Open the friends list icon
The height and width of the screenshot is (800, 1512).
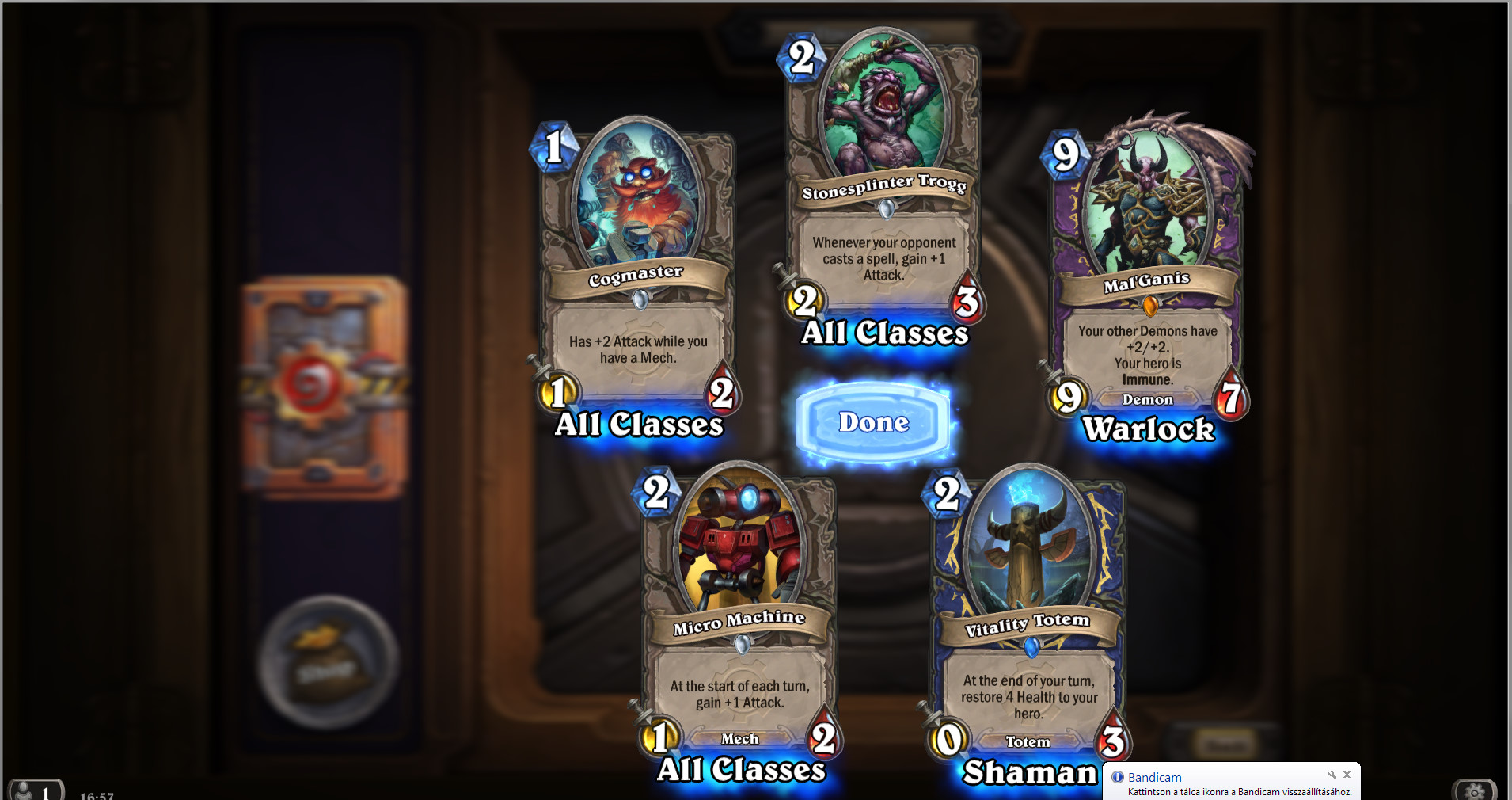(x=33, y=789)
